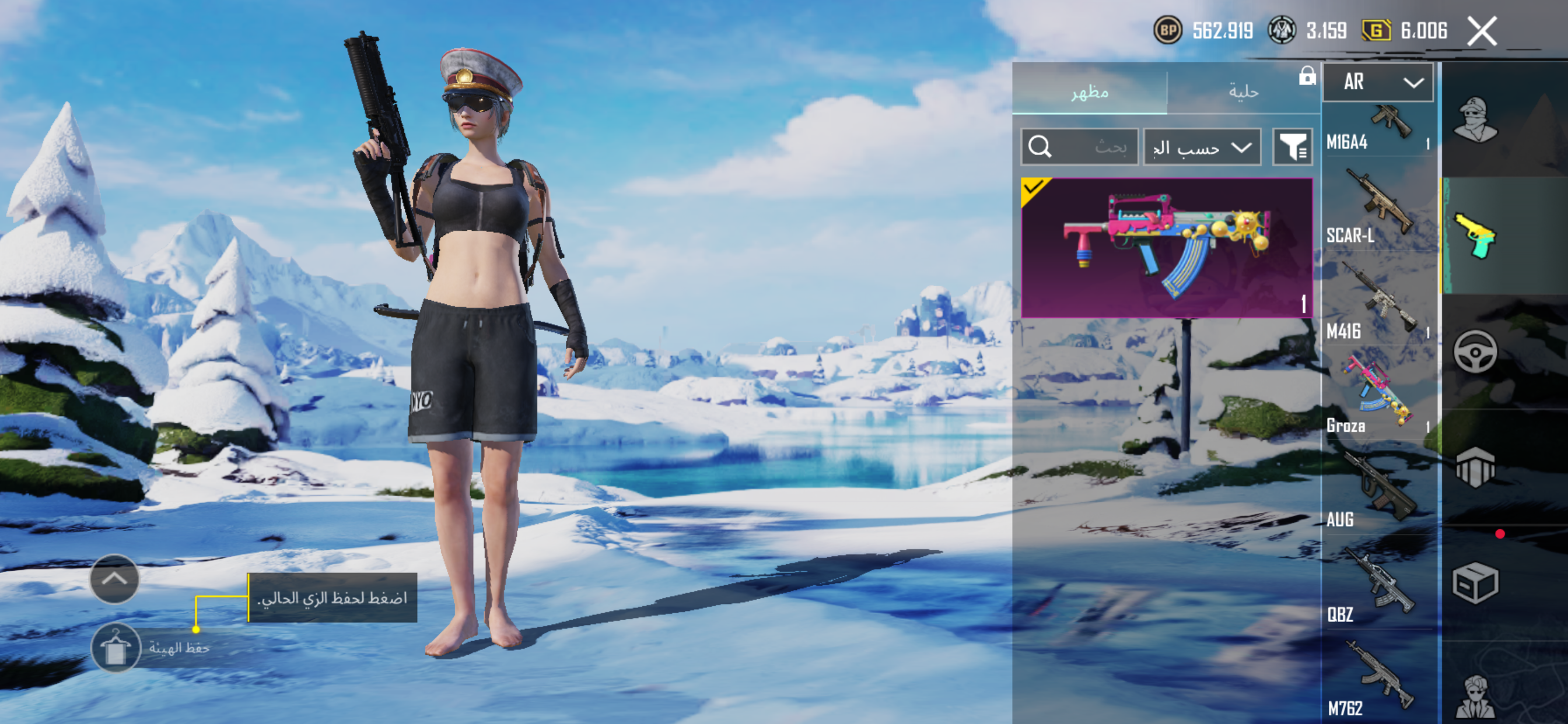Image resolution: width=1568 pixels, height=724 pixels.
Task: Open the AR weapon type dropdown
Action: (x=1378, y=82)
